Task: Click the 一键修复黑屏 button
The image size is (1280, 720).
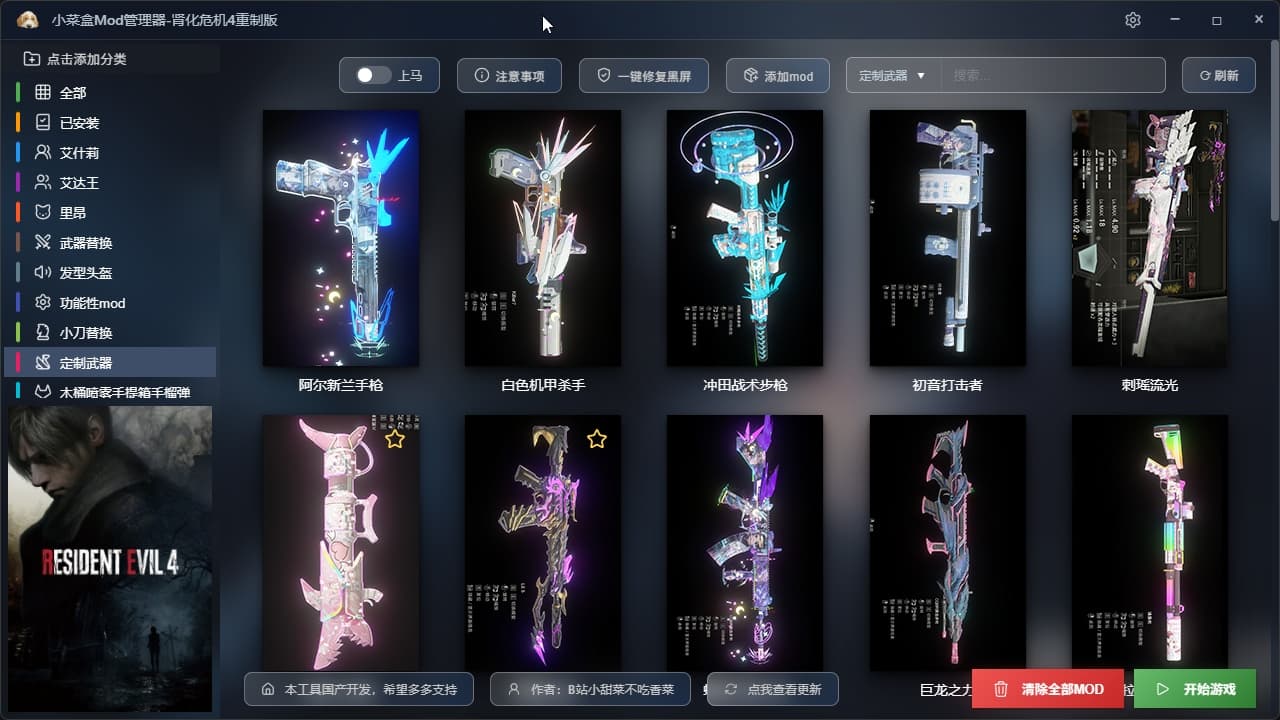Action: pyautogui.click(x=643, y=76)
